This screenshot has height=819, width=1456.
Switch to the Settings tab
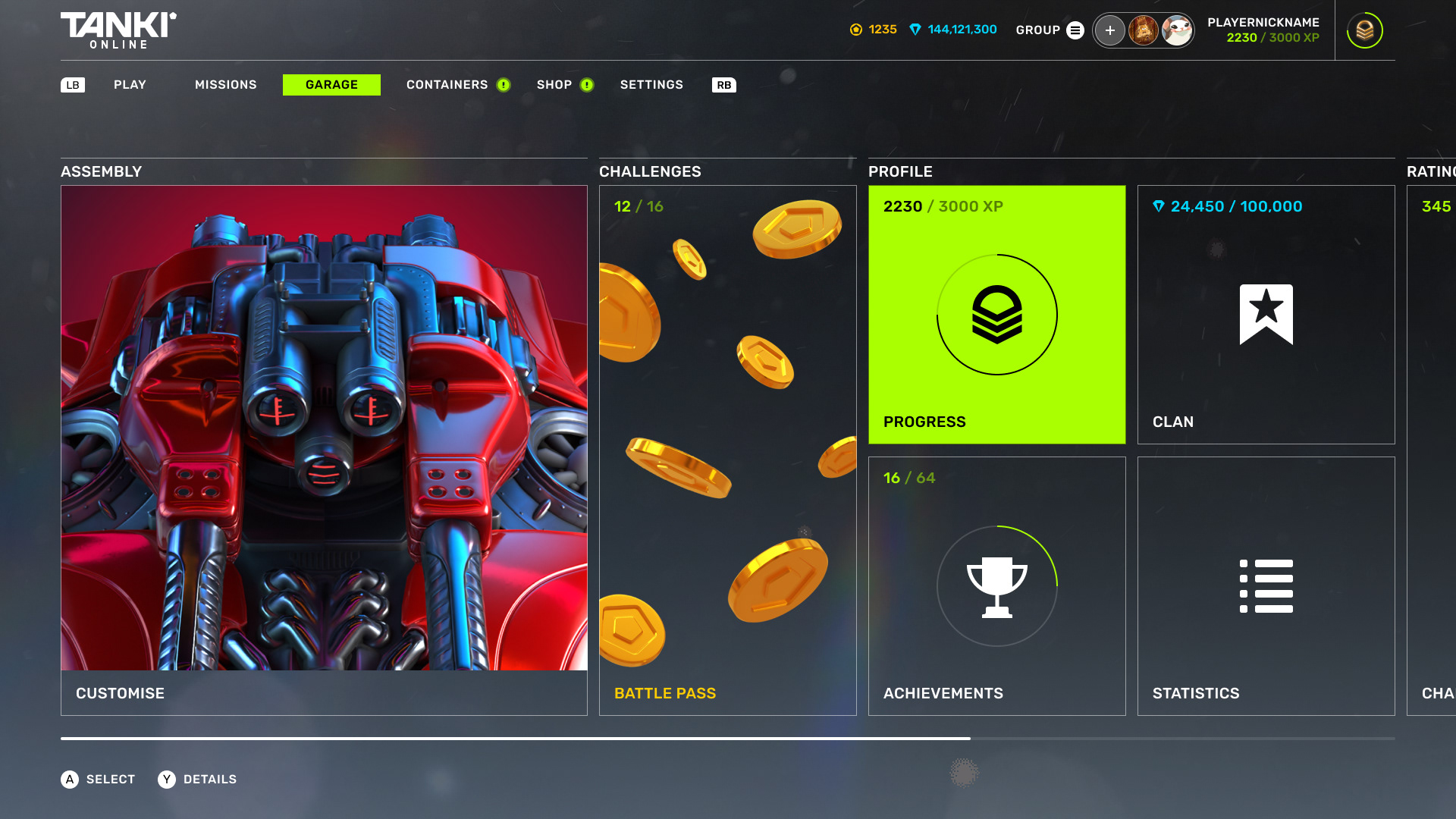click(x=651, y=85)
